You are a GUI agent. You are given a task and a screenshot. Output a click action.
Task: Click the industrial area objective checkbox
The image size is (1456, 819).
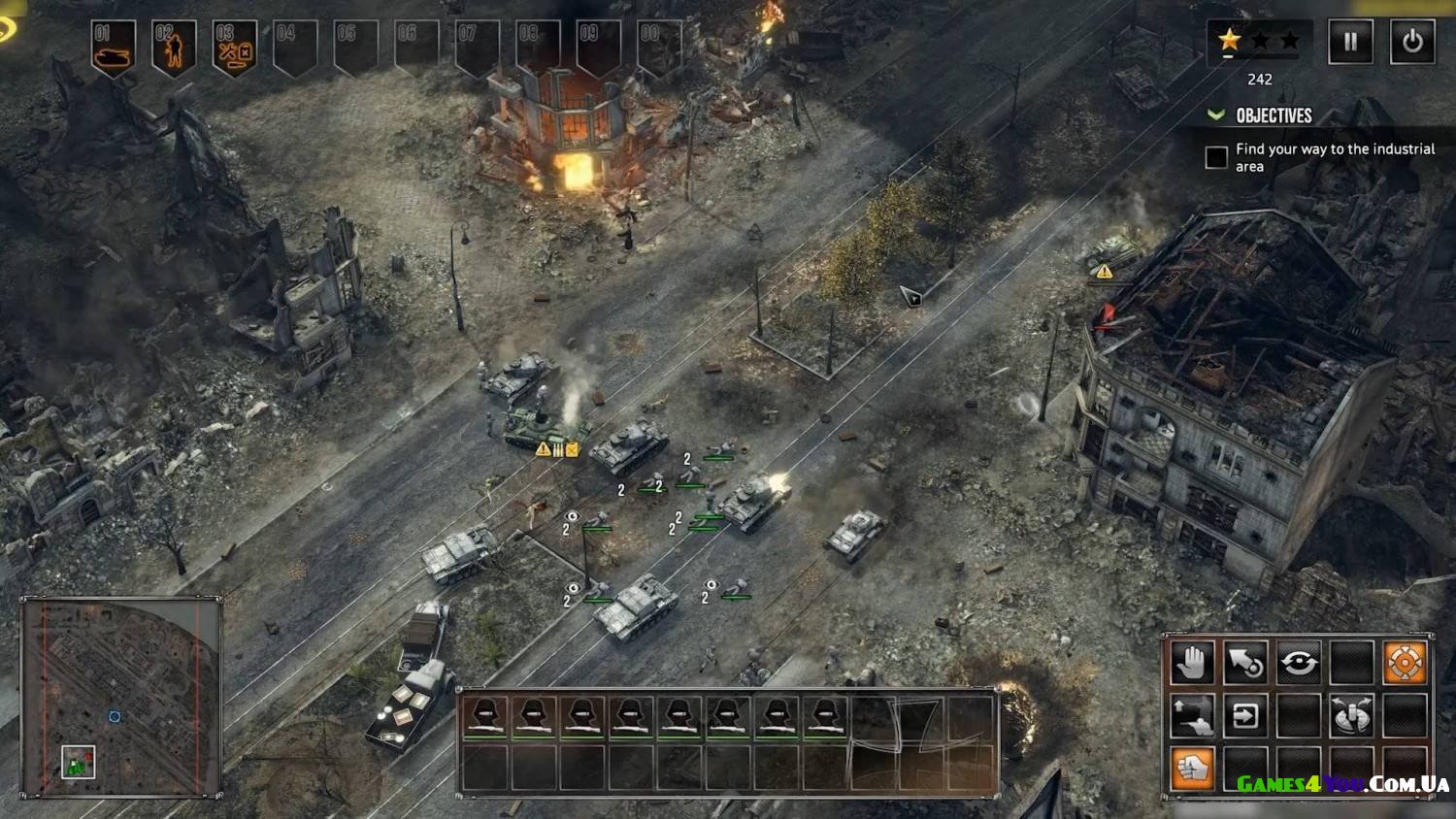[1216, 157]
